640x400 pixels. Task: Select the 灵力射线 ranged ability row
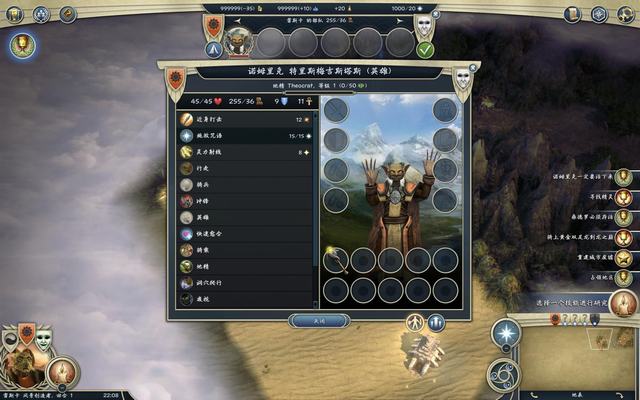[x=247, y=152]
